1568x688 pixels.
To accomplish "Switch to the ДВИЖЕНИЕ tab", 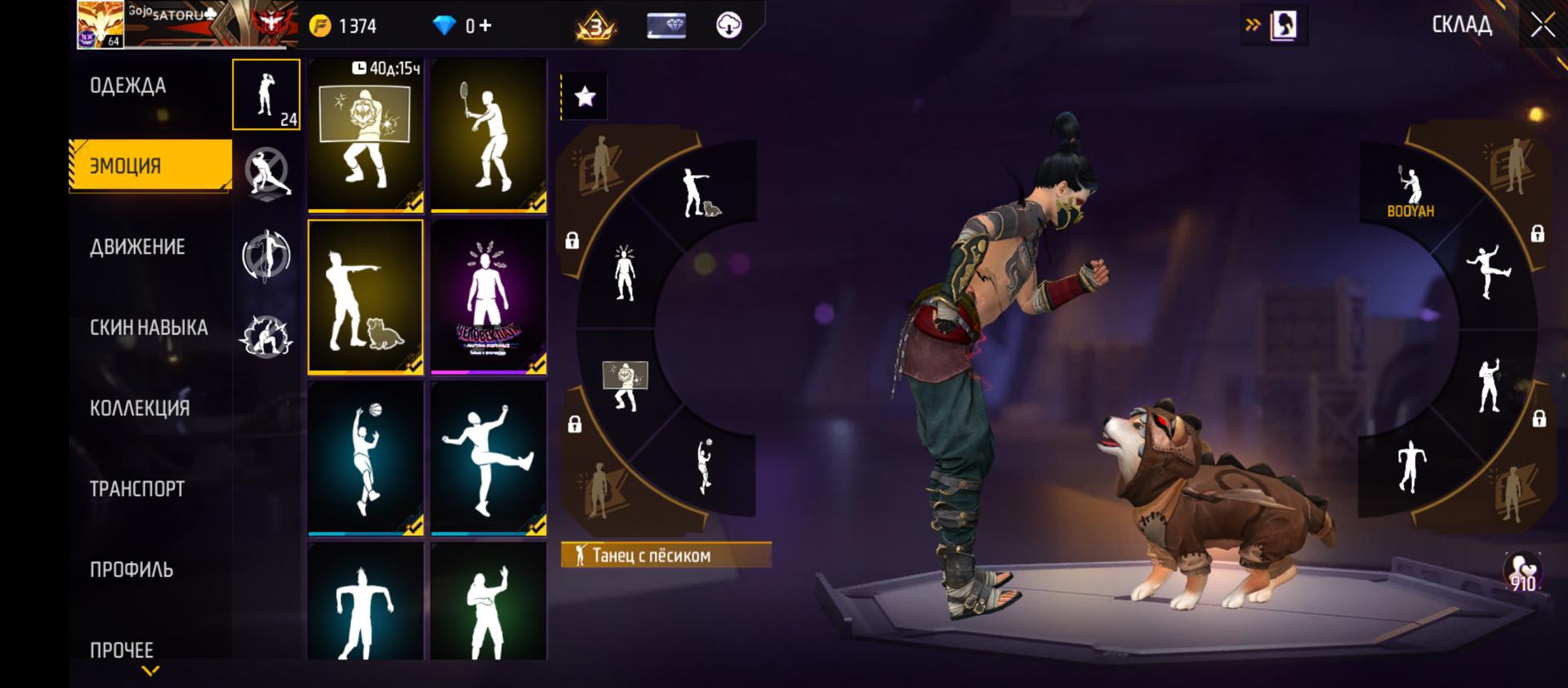I will (137, 247).
